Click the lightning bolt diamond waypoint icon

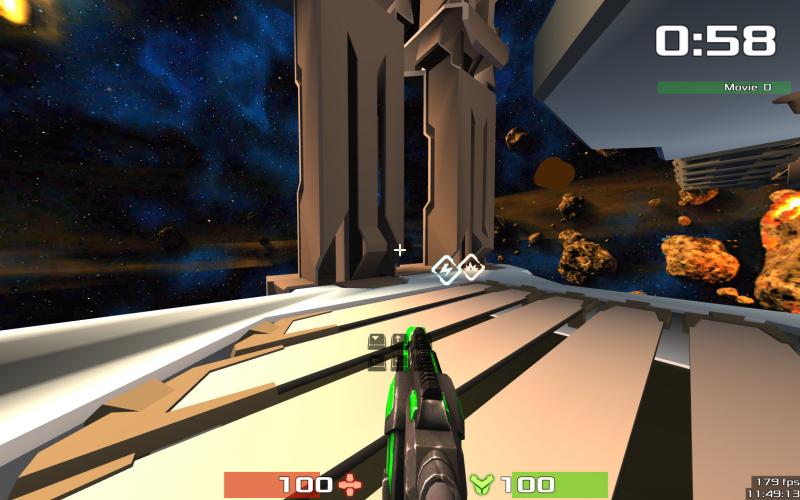(x=444, y=268)
